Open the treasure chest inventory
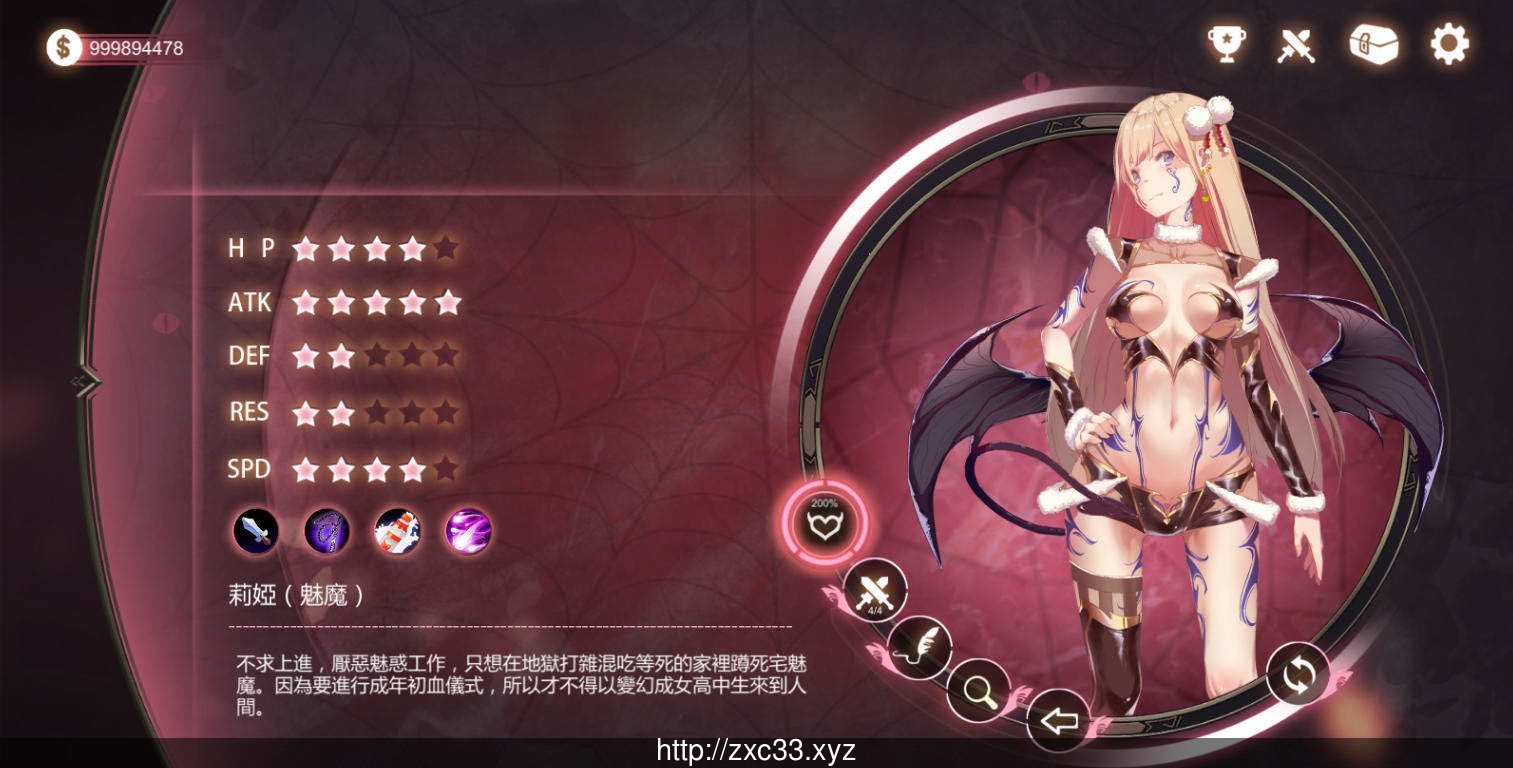 (1373, 44)
